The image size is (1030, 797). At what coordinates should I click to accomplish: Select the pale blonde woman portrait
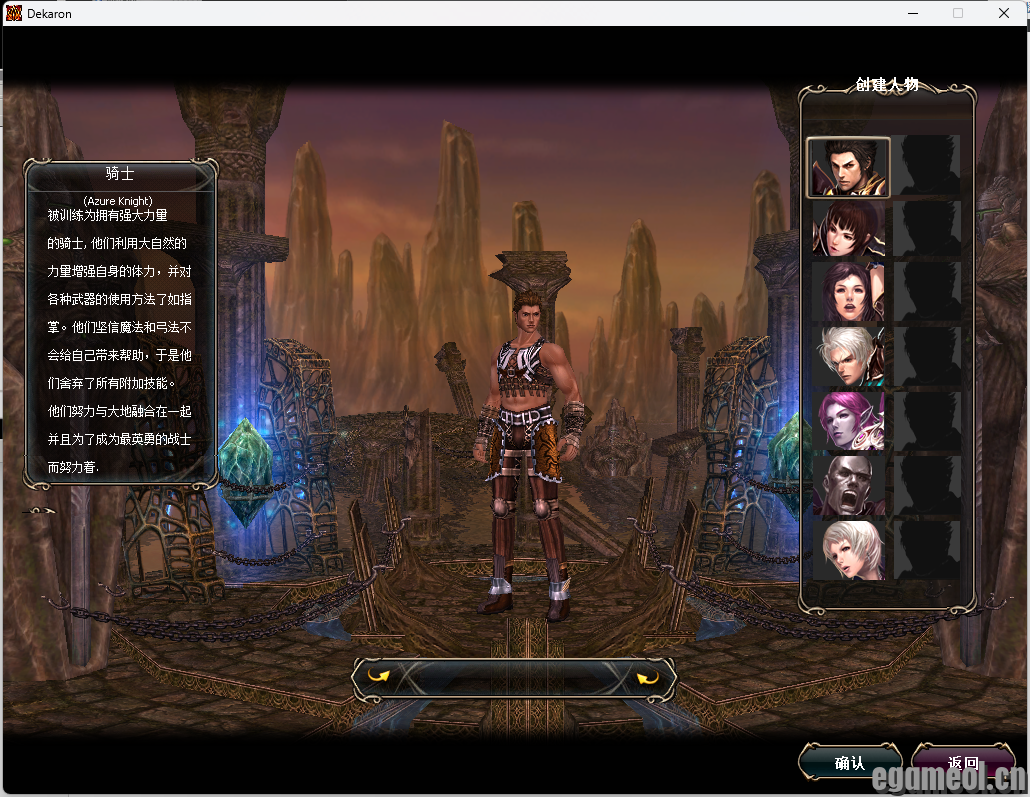point(848,550)
